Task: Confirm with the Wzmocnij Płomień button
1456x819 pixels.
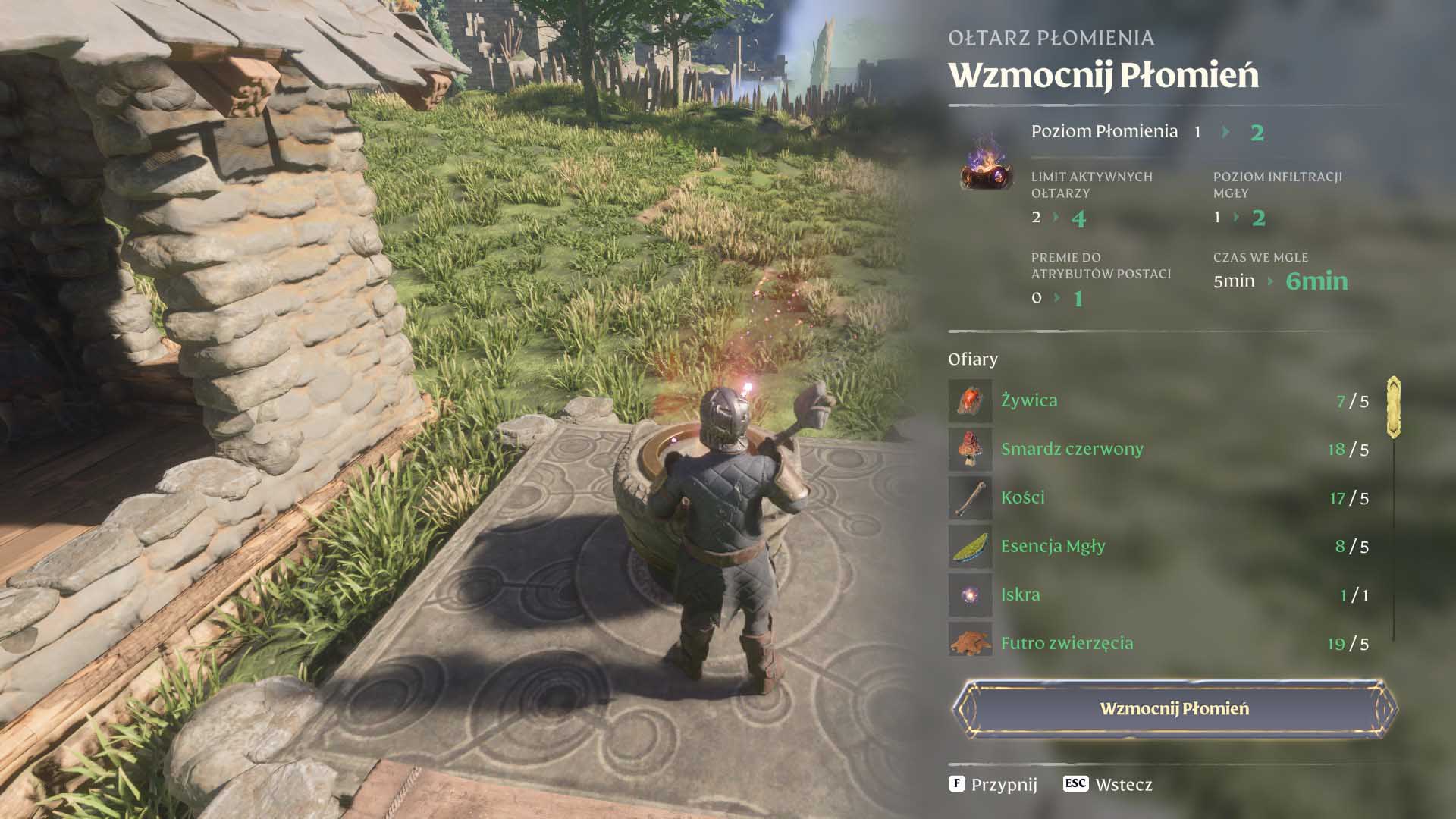Action: [x=1174, y=708]
